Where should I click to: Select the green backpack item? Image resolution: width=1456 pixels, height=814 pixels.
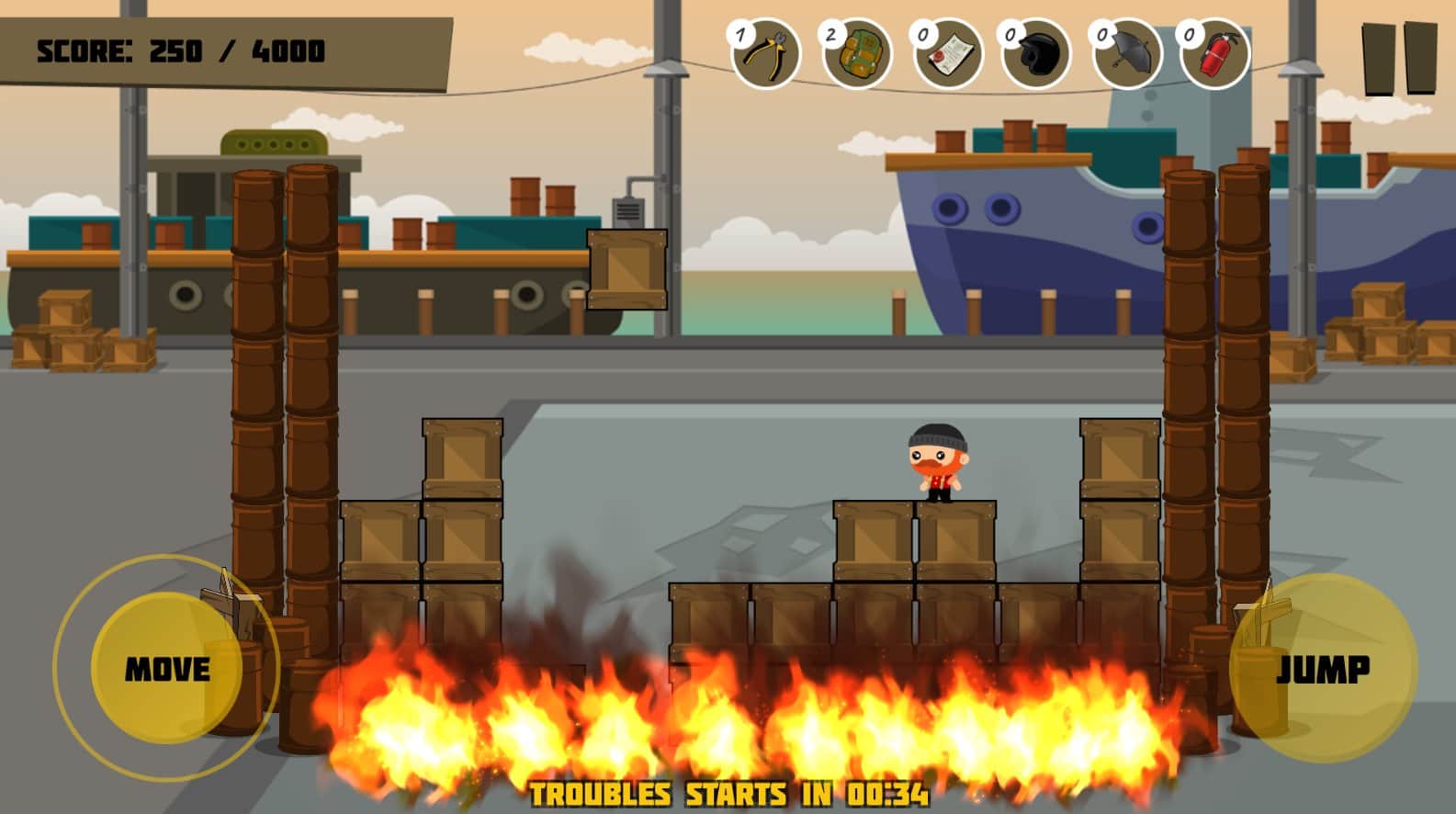(x=856, y=55)
